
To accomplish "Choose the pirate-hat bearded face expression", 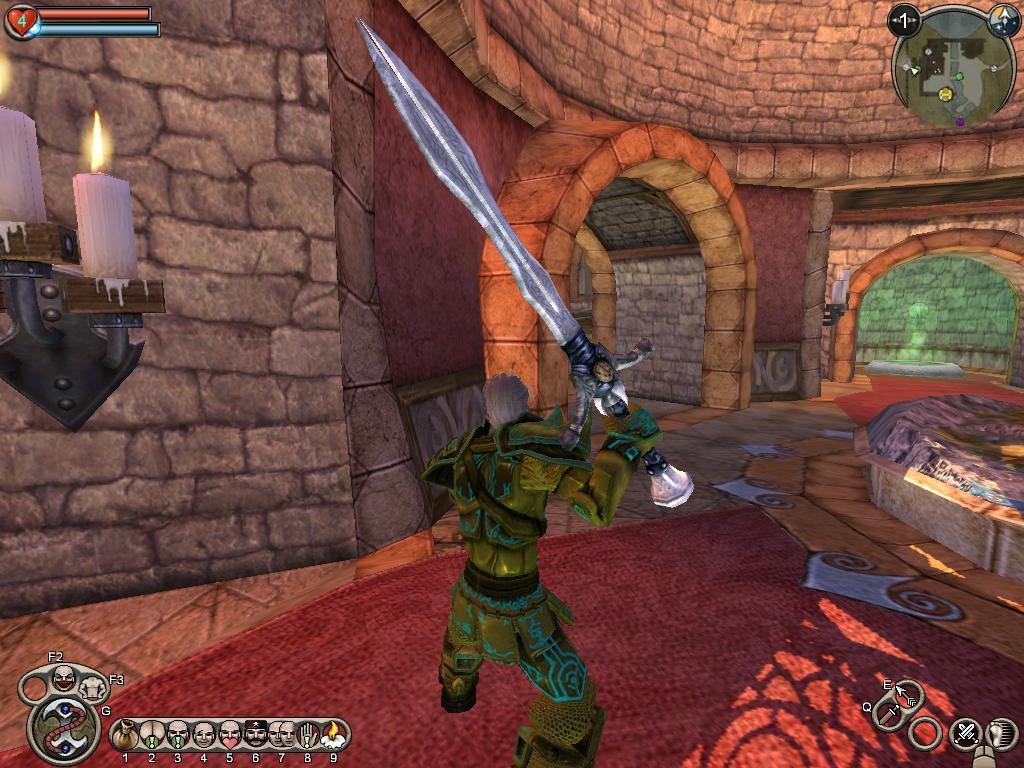I will 255,735.
